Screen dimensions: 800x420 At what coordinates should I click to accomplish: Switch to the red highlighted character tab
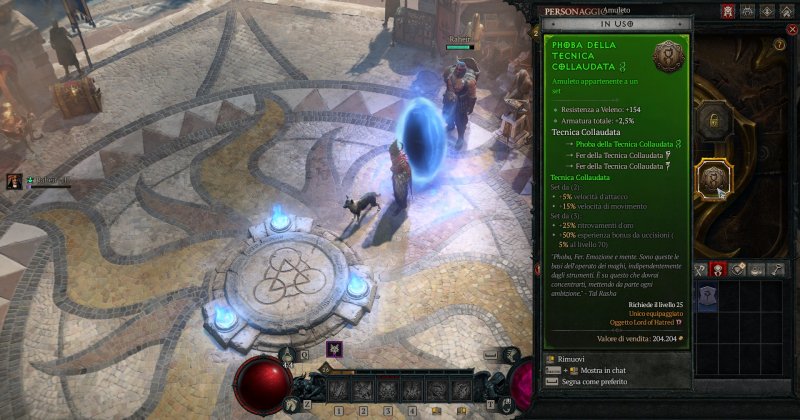(x=727, y=12)
